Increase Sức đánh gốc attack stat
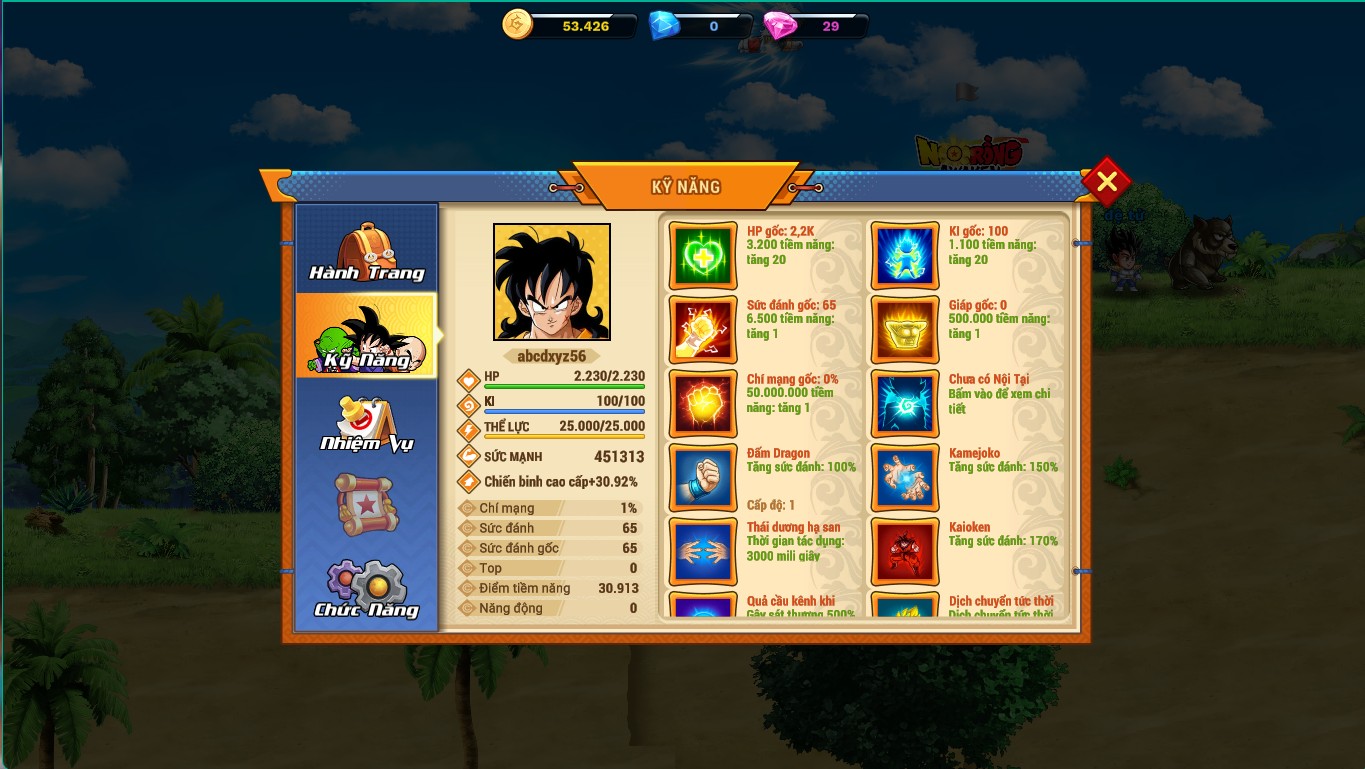The image size is (1365, 769). pos(703,330)
